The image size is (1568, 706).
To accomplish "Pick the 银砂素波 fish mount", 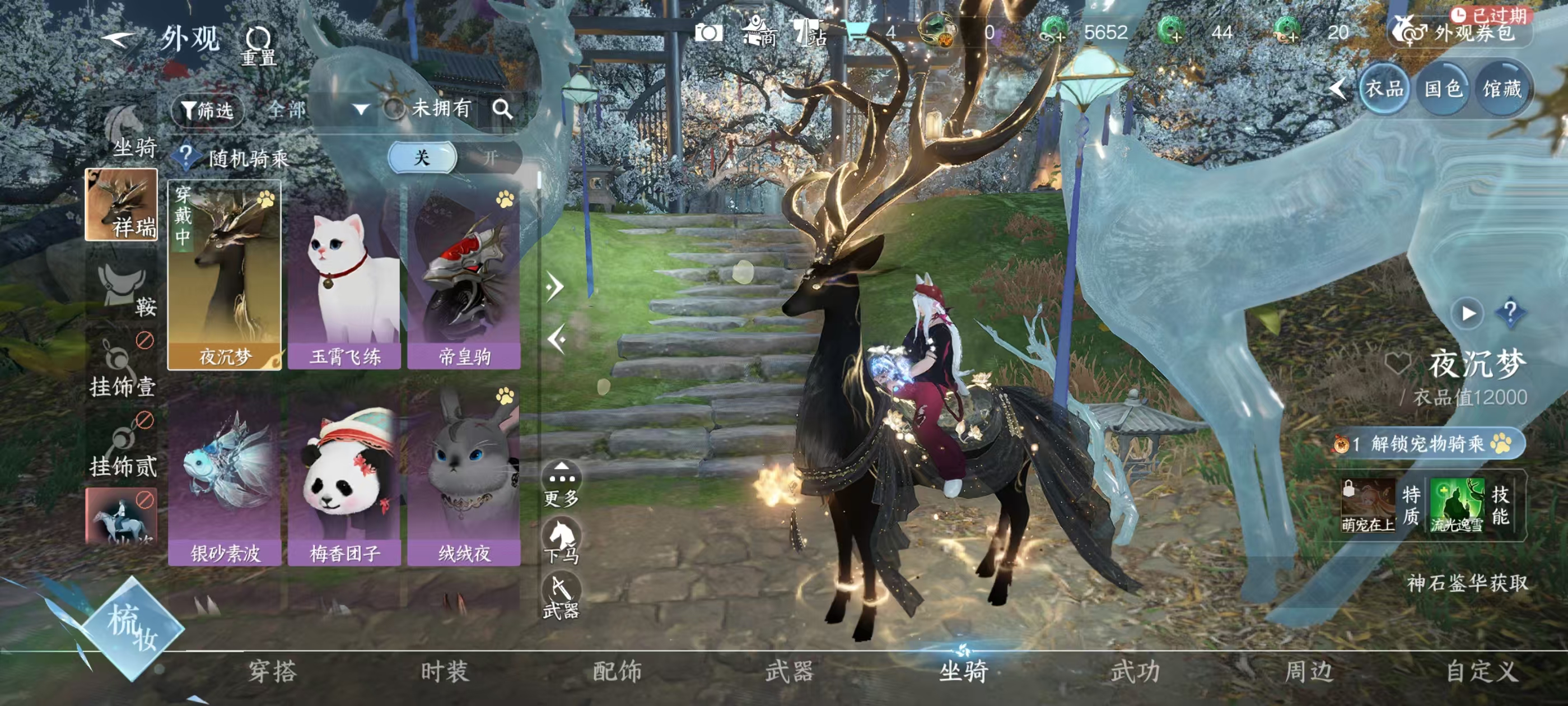I will click(x=225, y=475).
